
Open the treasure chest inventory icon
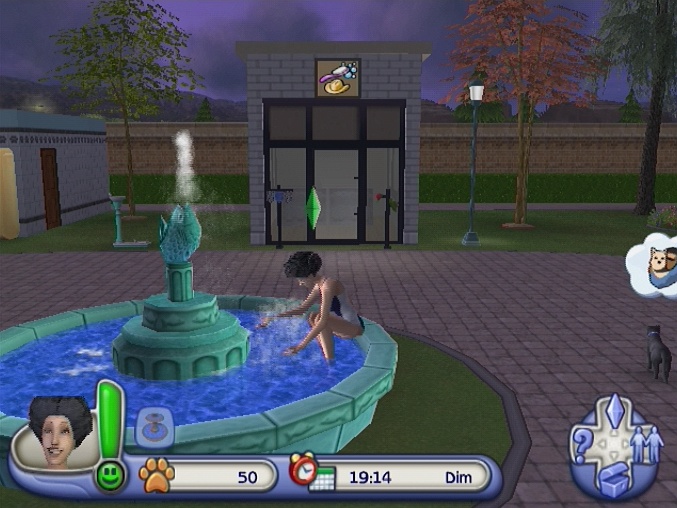click(x=614, y=482)
